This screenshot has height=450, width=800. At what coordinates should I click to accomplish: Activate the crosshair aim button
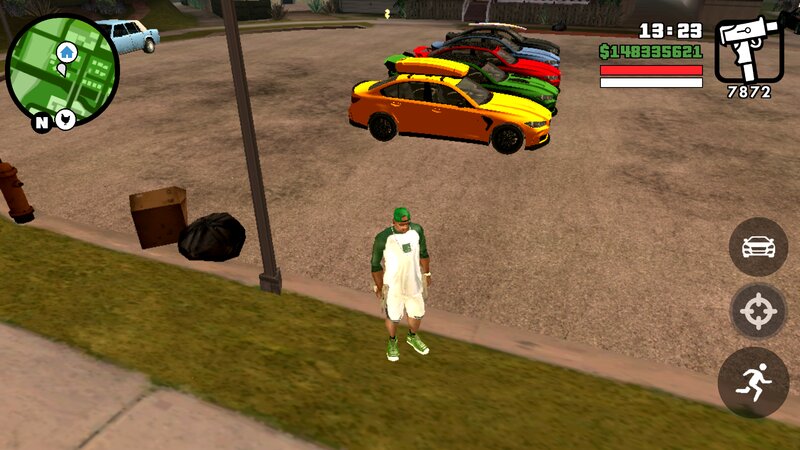758,313
